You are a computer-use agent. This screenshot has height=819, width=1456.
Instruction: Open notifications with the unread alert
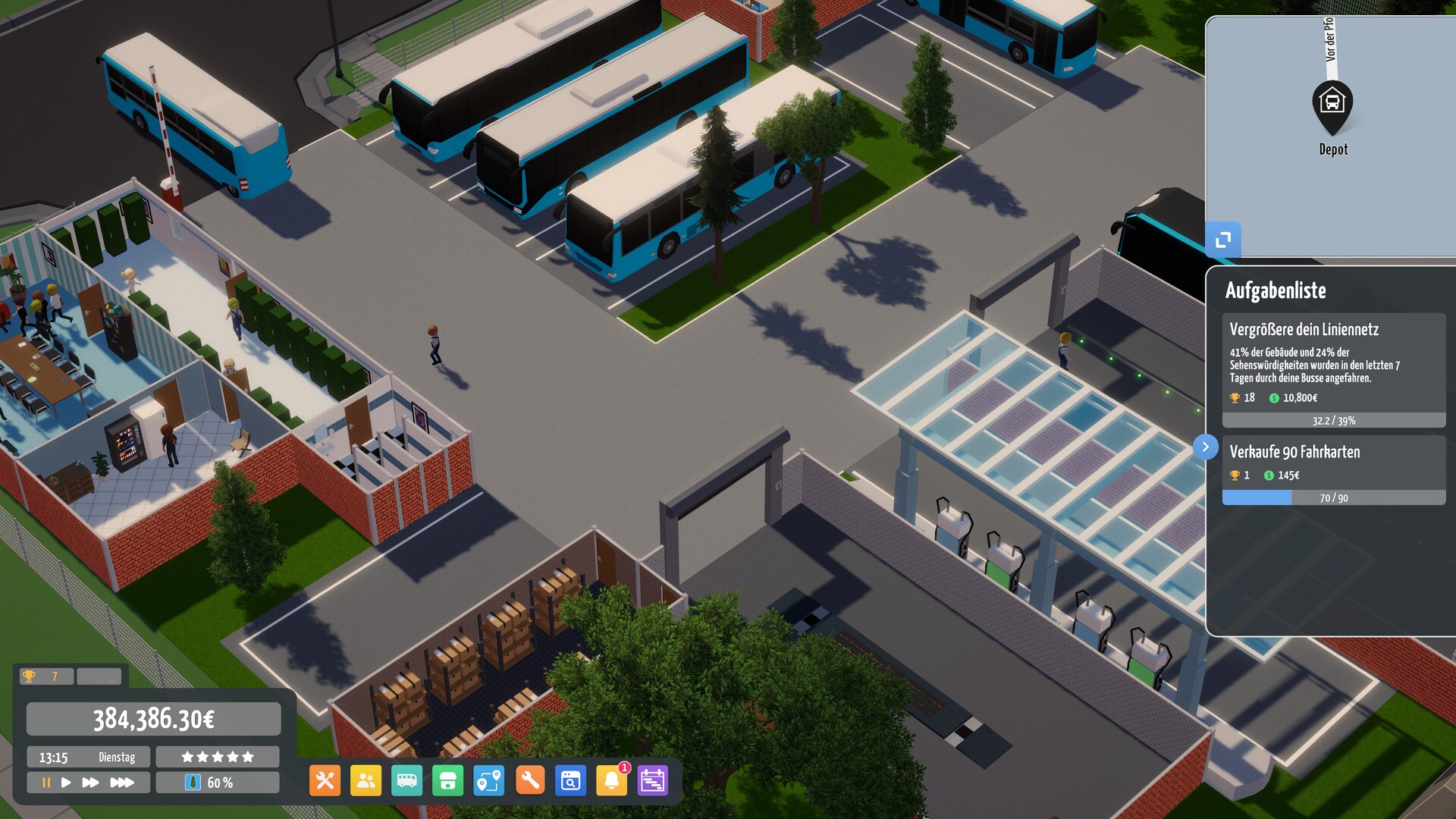coord(613,780)
